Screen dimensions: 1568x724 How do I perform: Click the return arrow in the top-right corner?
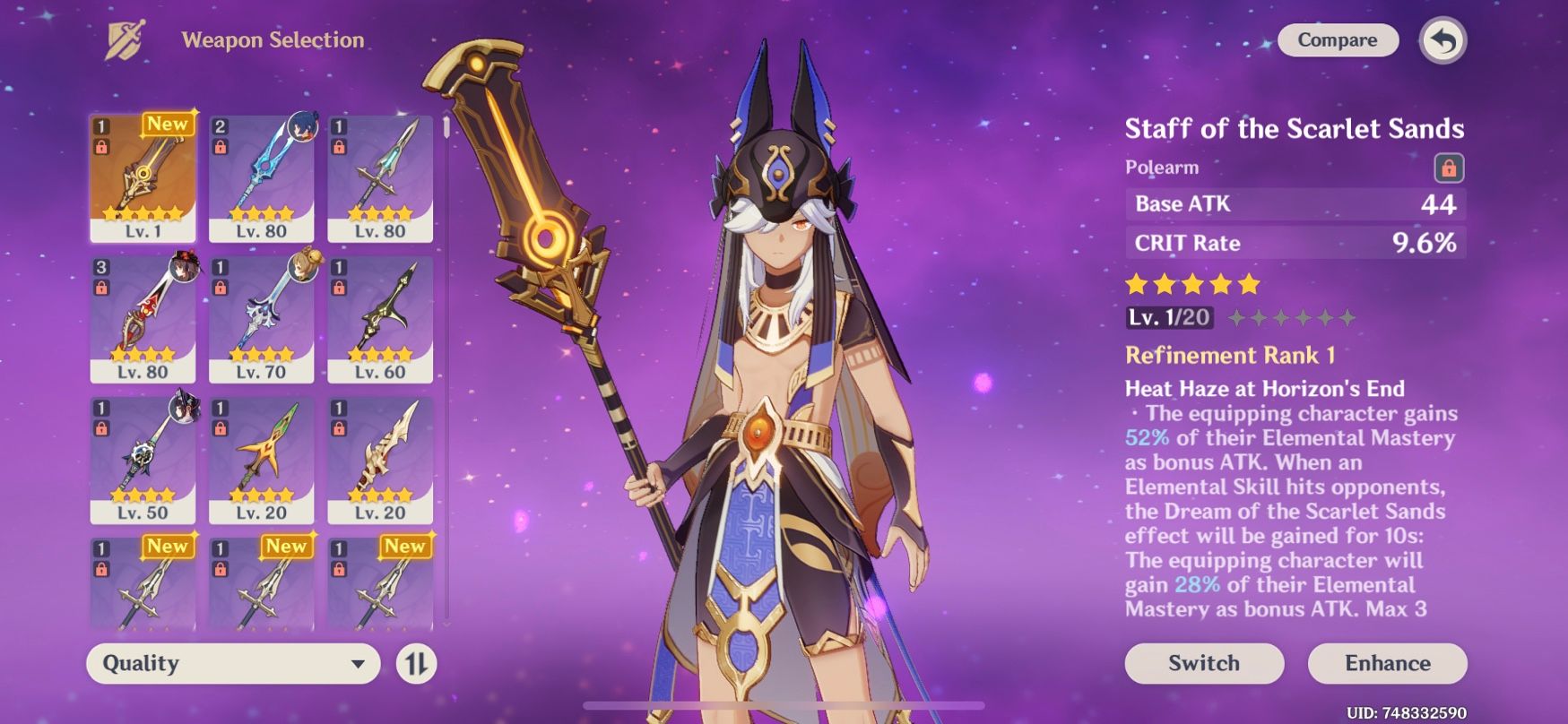[1443, 40]
